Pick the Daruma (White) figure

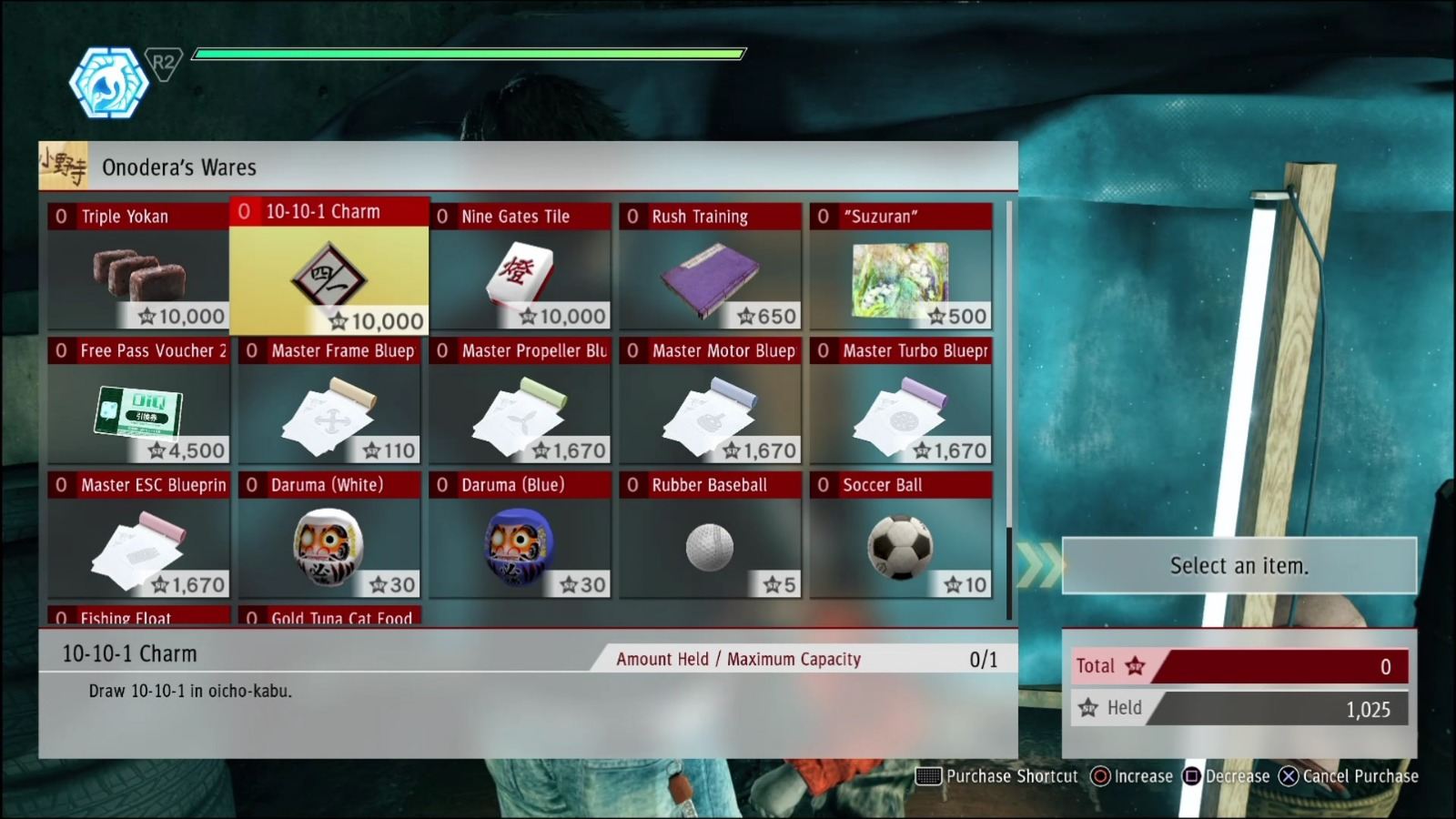click(x=329, y=541)
